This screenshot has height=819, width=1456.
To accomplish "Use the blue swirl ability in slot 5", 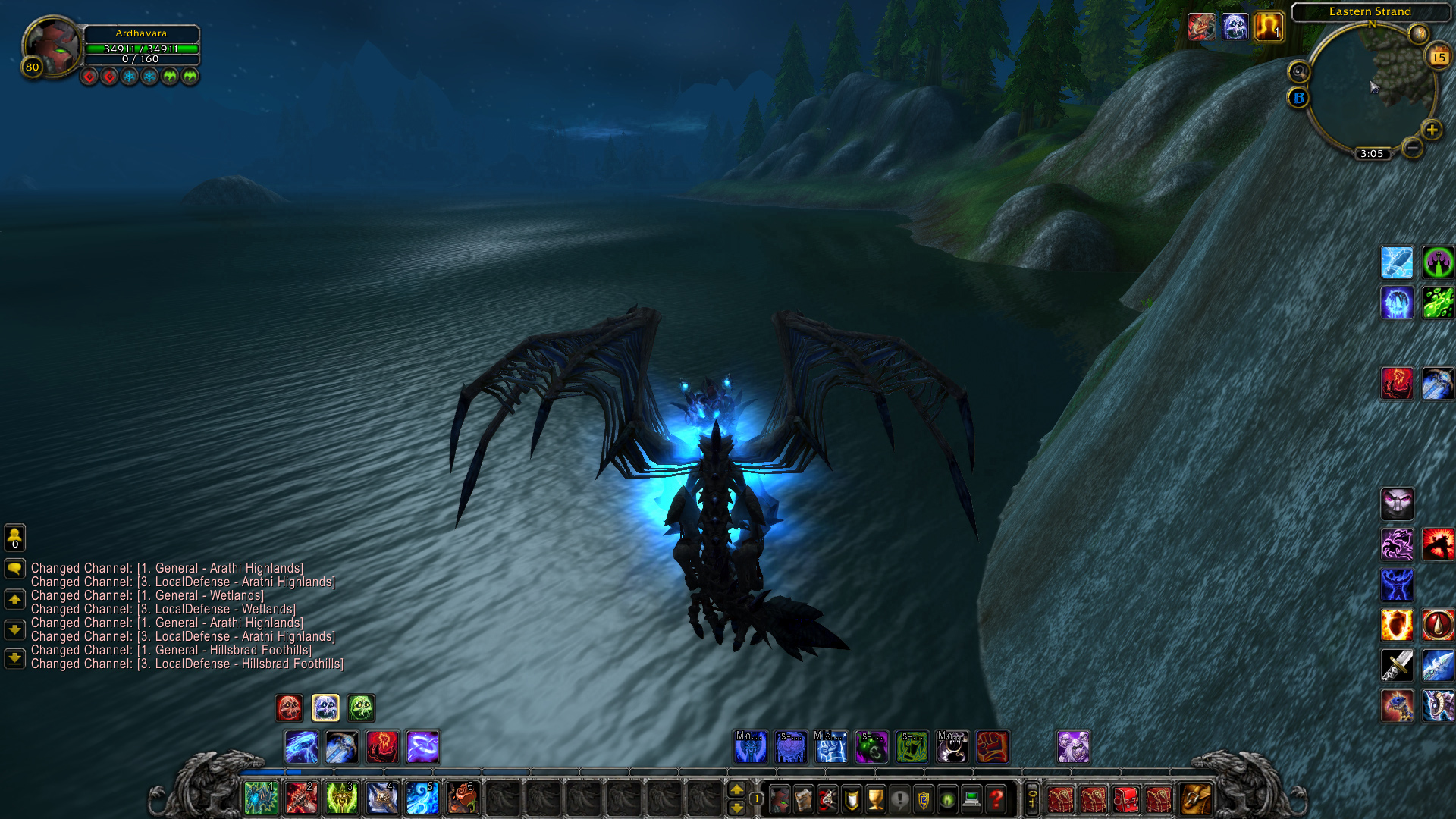I will point(422,799).
